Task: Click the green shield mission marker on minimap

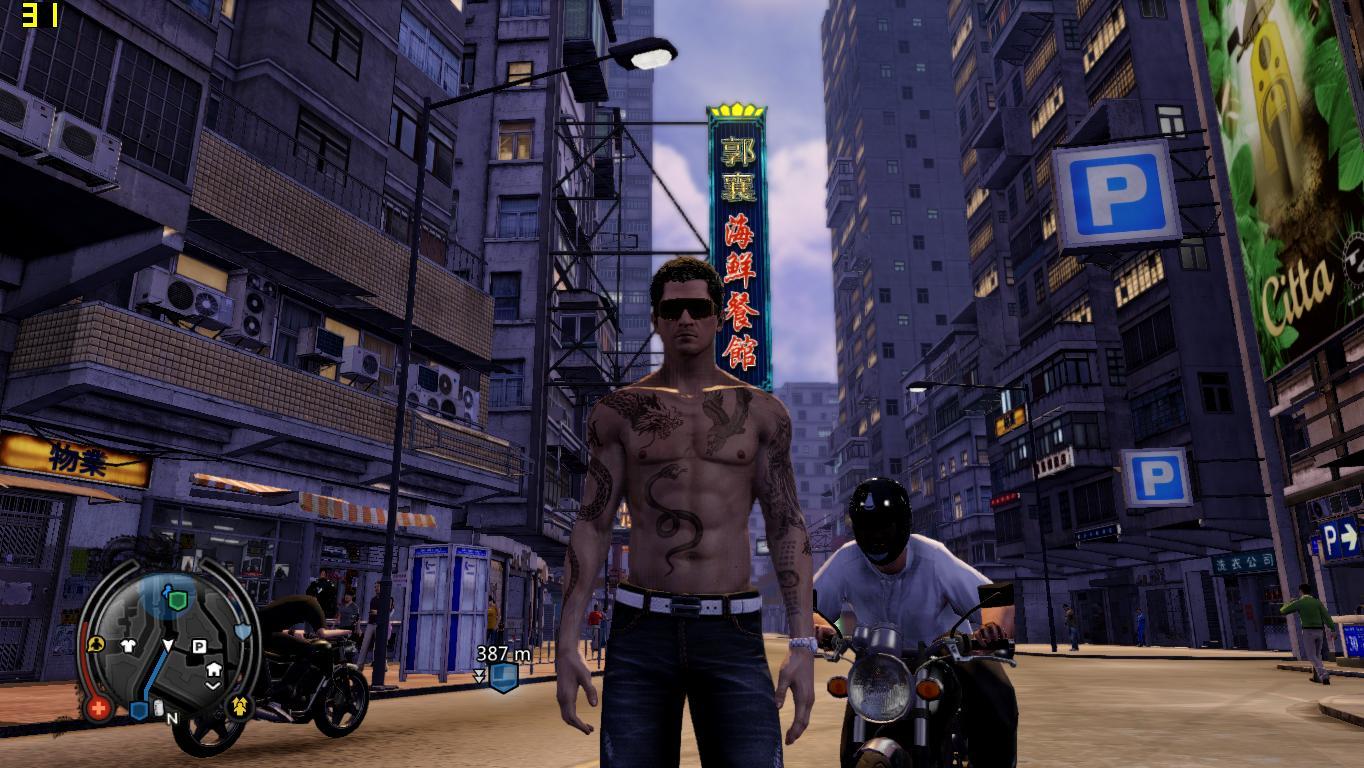Action: (x=177, y=600)
